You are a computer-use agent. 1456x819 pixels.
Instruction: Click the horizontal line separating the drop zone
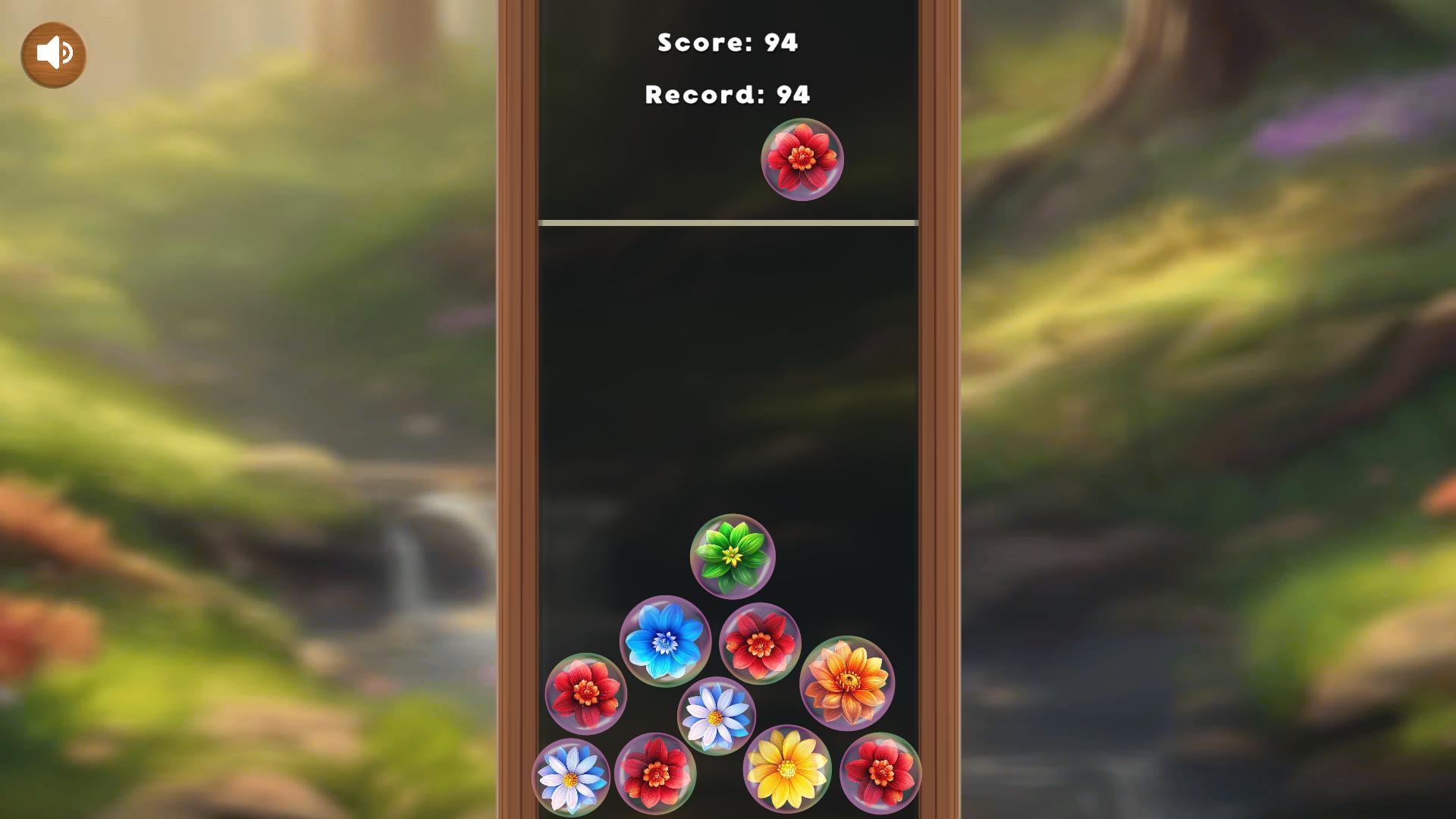(727, 222)
